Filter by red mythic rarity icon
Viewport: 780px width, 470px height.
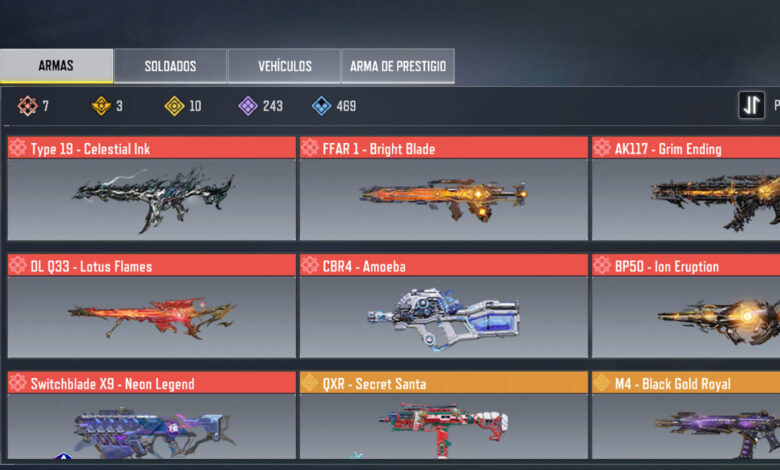point(27,105)
